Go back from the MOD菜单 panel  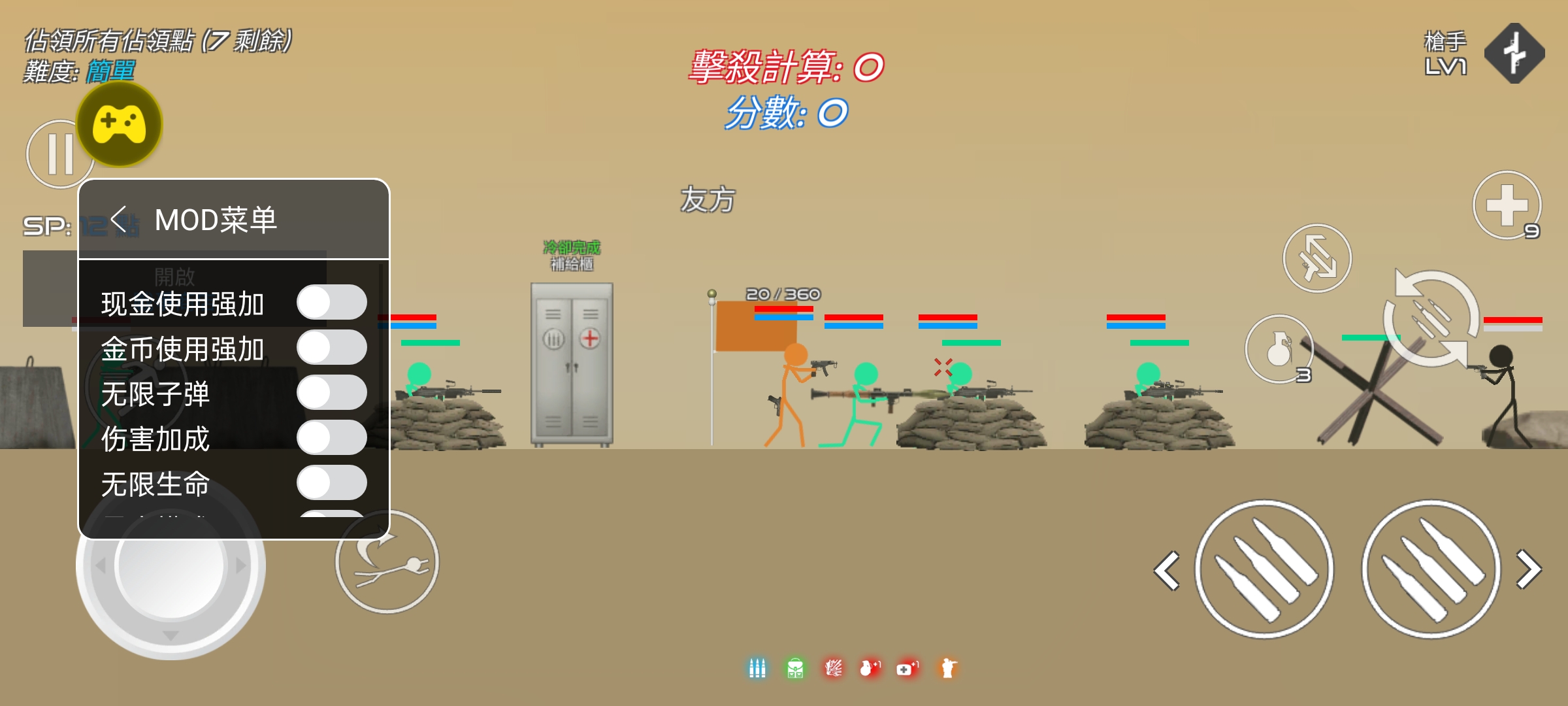pos(120,220)
